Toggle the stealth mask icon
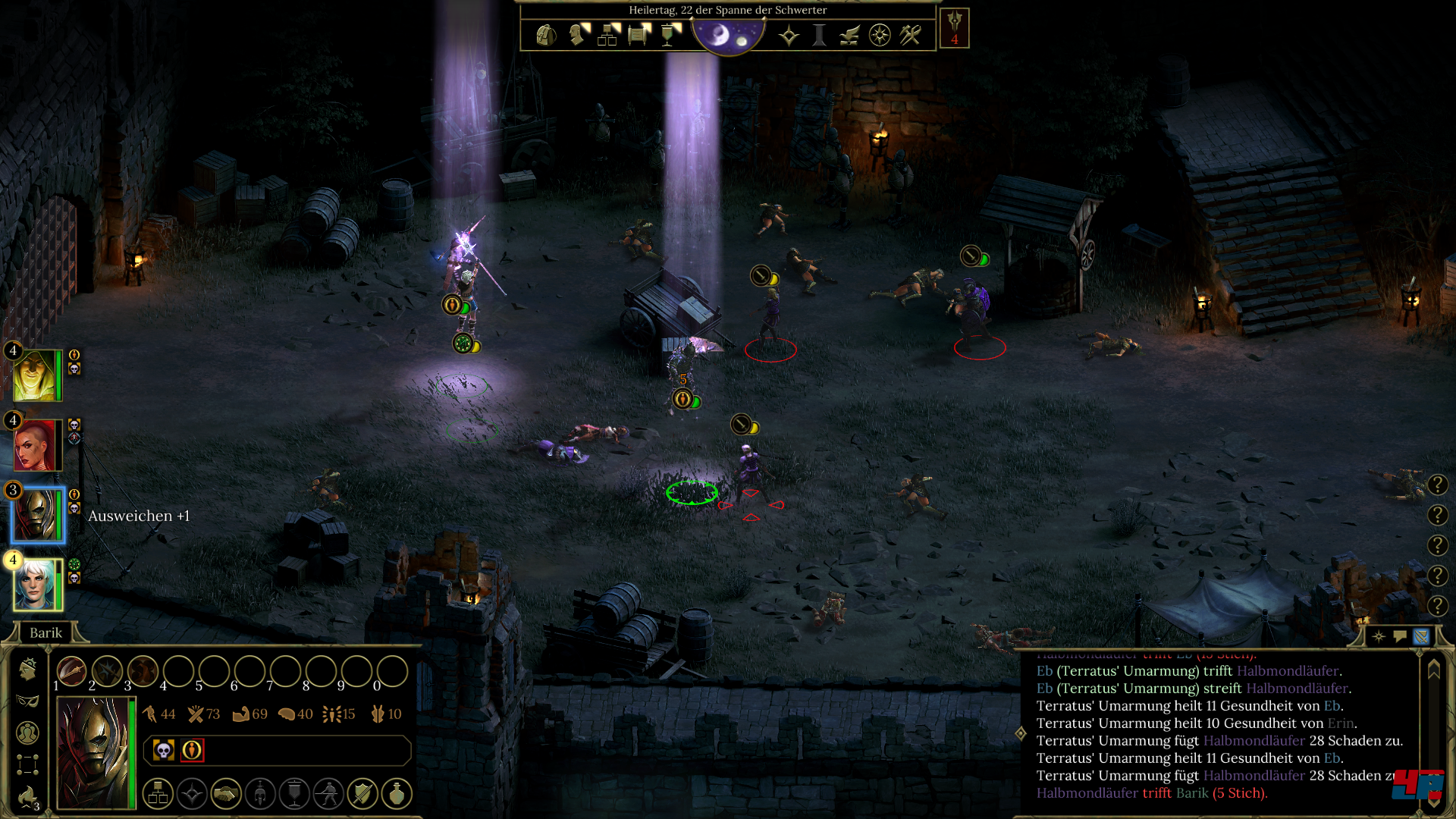Viewport: 1456px width, 819px height. coord(28,701)
